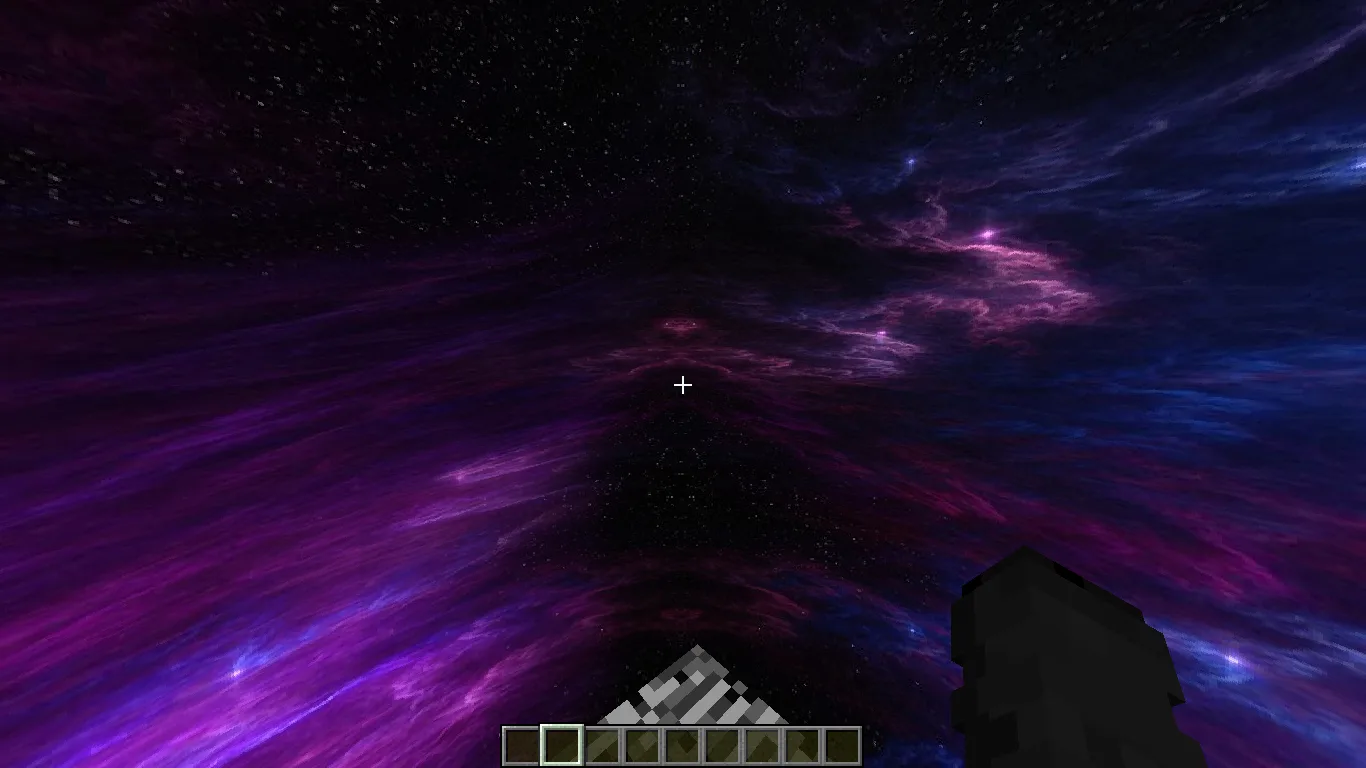The image size is (1366, 768).
Task: Select the first hotbar slot
Action: coord(522,743)
